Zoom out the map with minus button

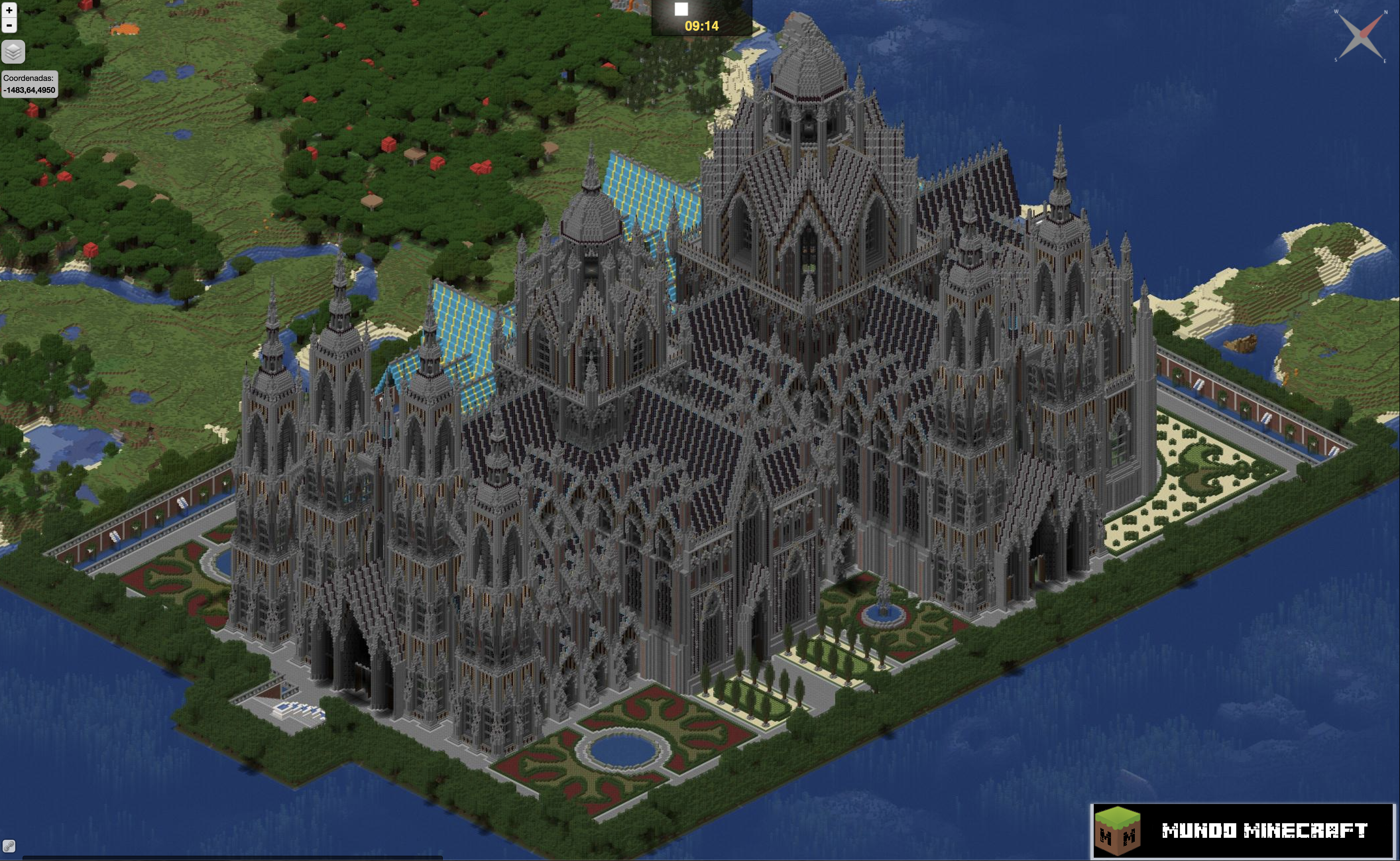coord(9,25)
